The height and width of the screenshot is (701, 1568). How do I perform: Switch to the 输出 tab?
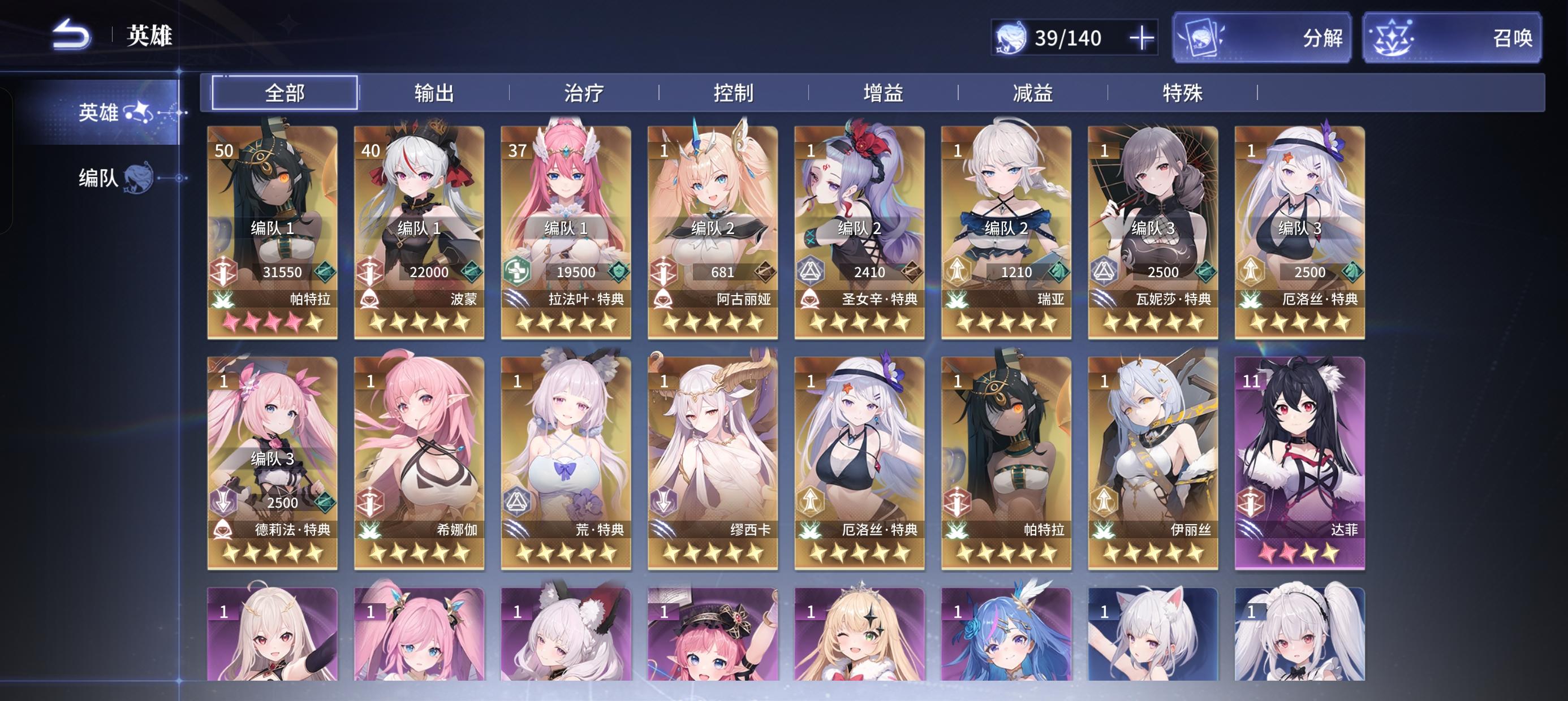point(434,93)
